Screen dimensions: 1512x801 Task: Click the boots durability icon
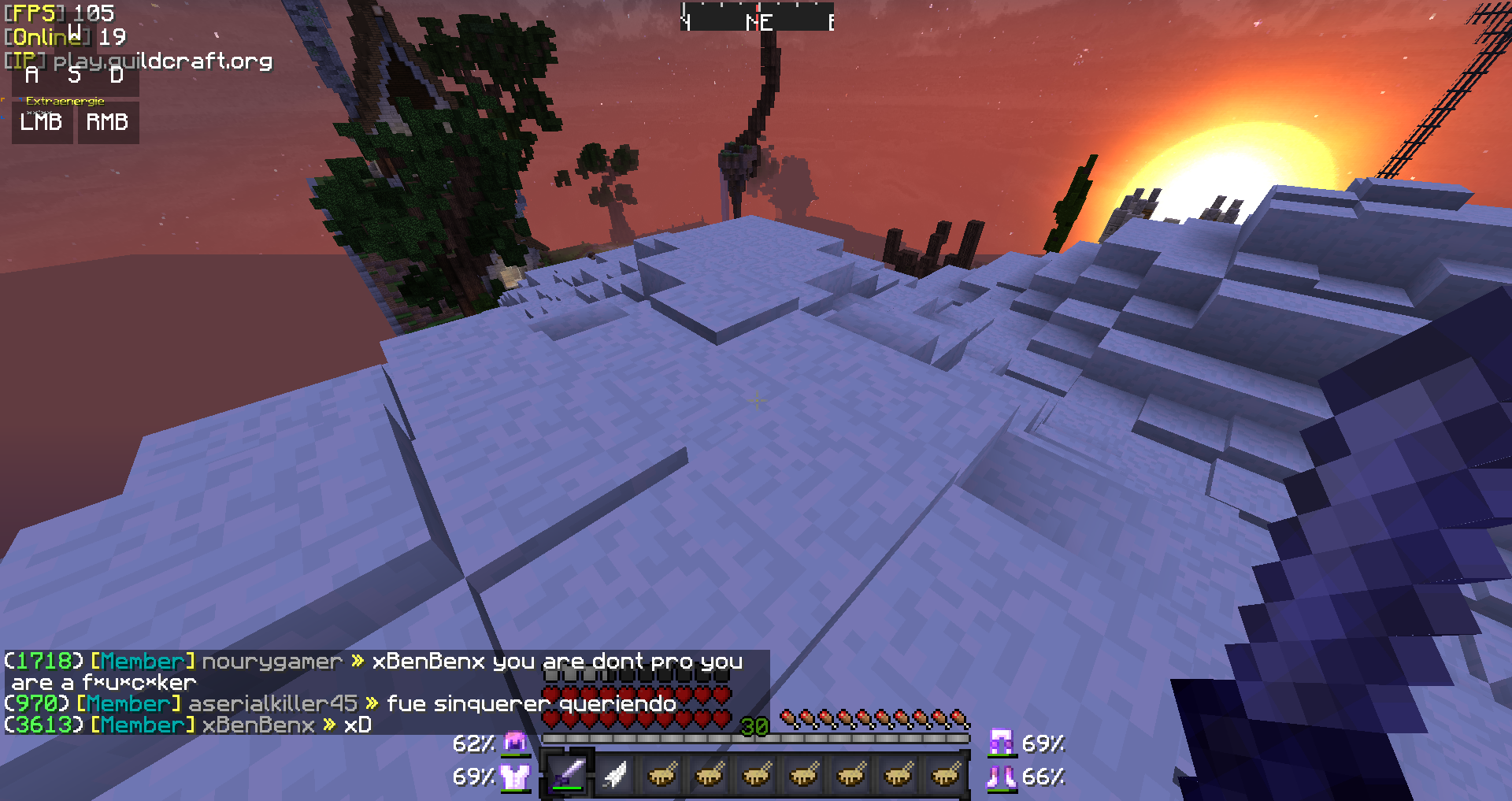tap(1001, 777)
